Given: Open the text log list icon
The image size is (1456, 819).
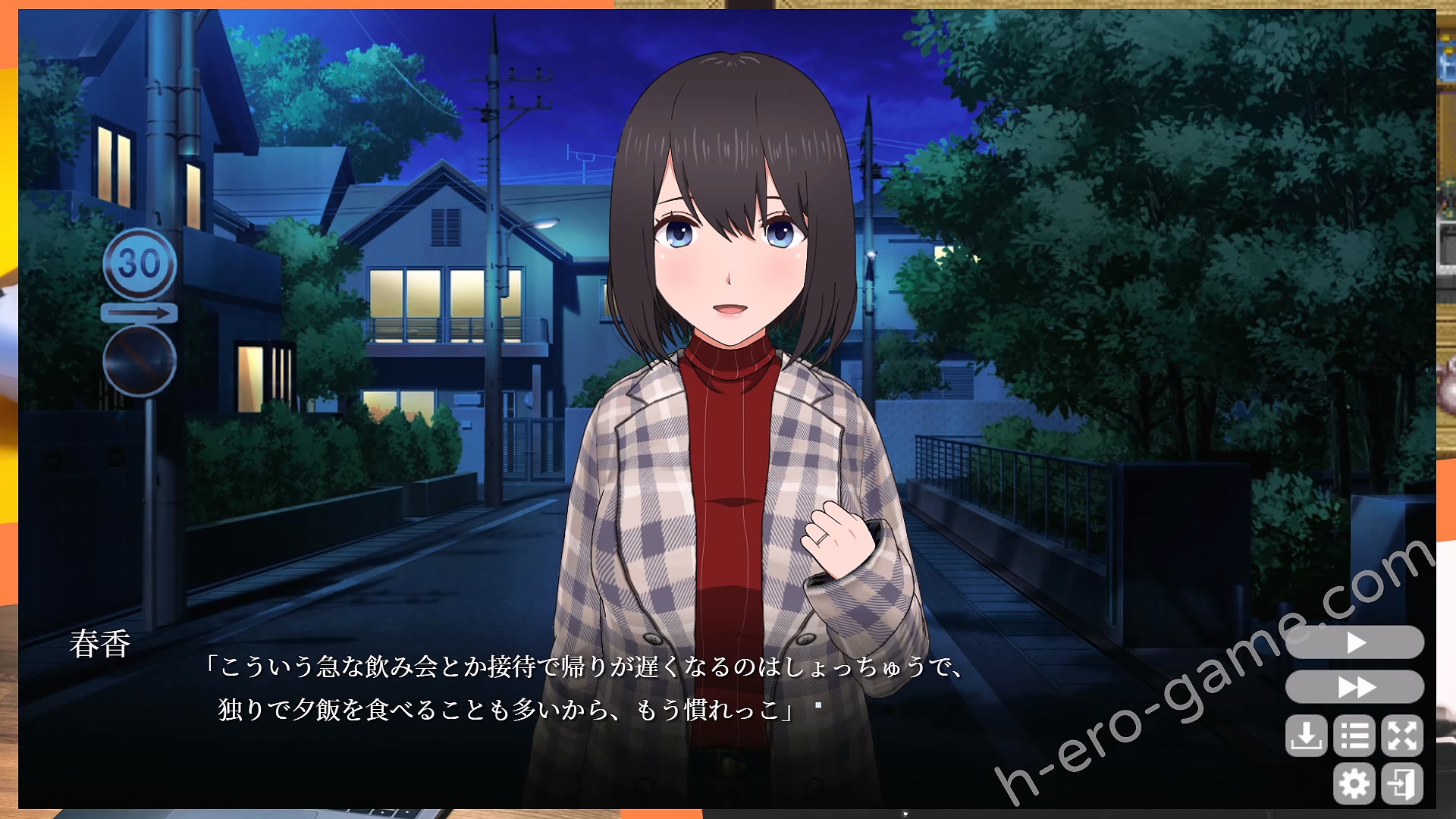Looking at the screenshot, I should [1354, 736].
